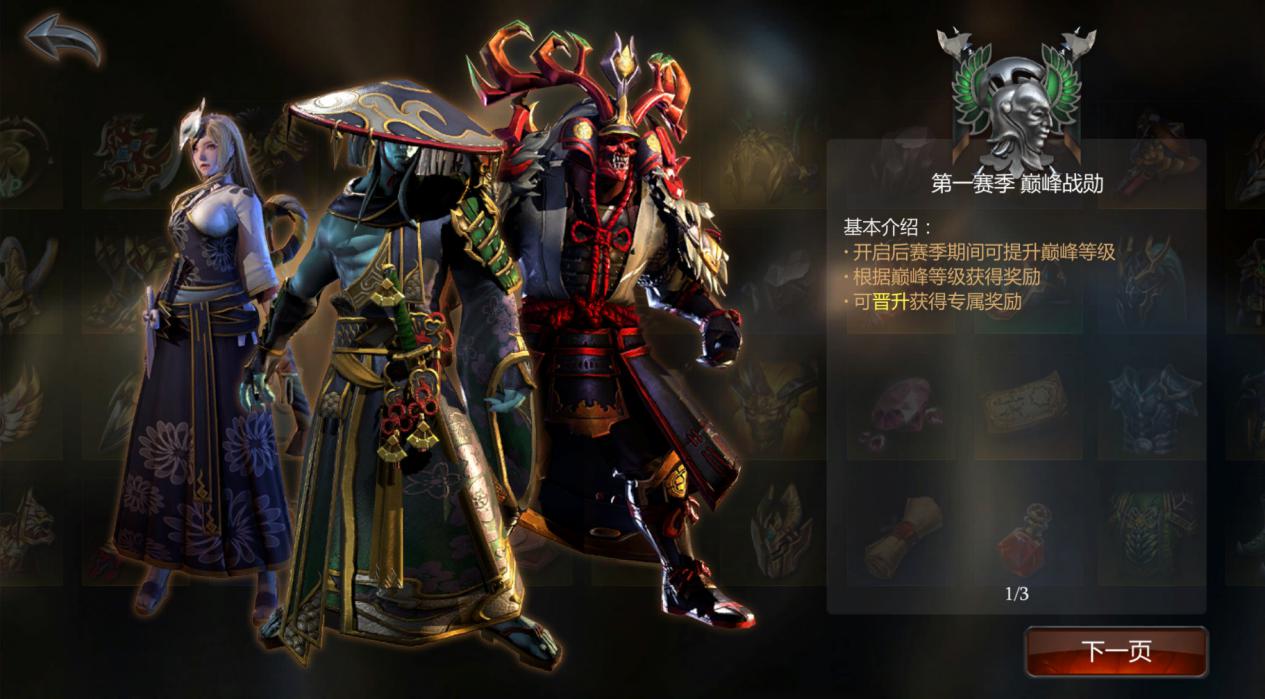Click the back arrow to return
The width and height of the screenshot is (1265, 699).
[63, 41]
